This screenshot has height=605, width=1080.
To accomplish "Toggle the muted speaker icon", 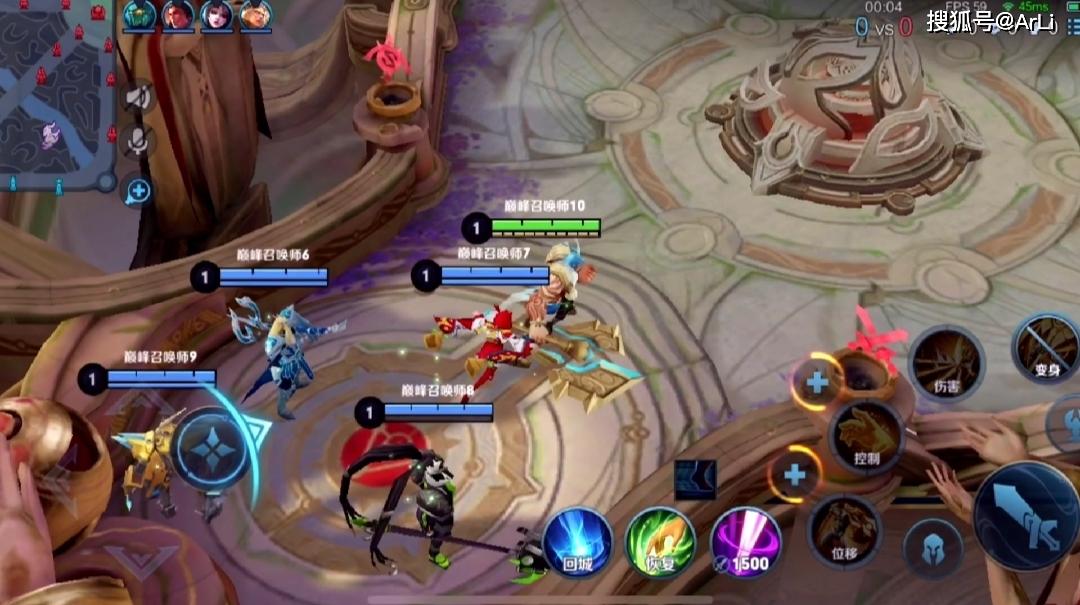I will pyautogui.click(x=138, y=97).
